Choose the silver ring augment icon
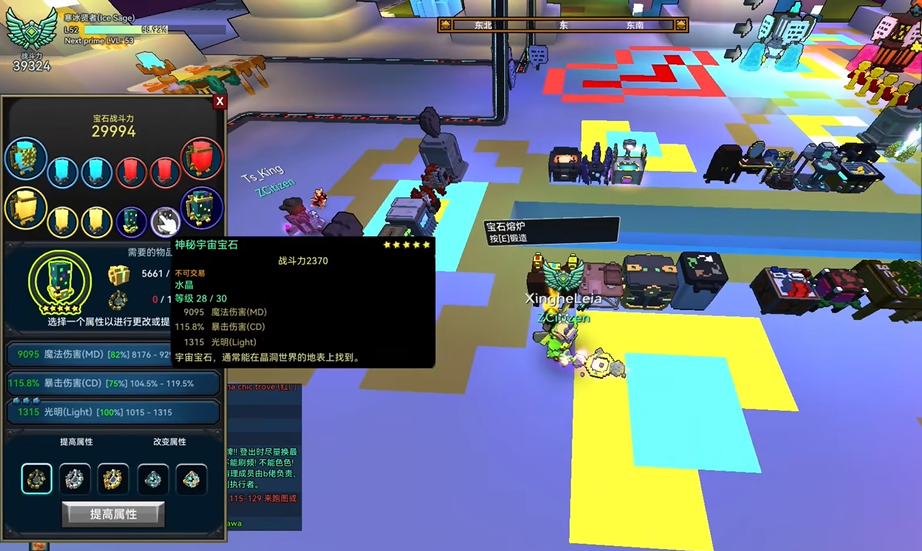Viewport: 922px width, 551px height. coord(75,479)
